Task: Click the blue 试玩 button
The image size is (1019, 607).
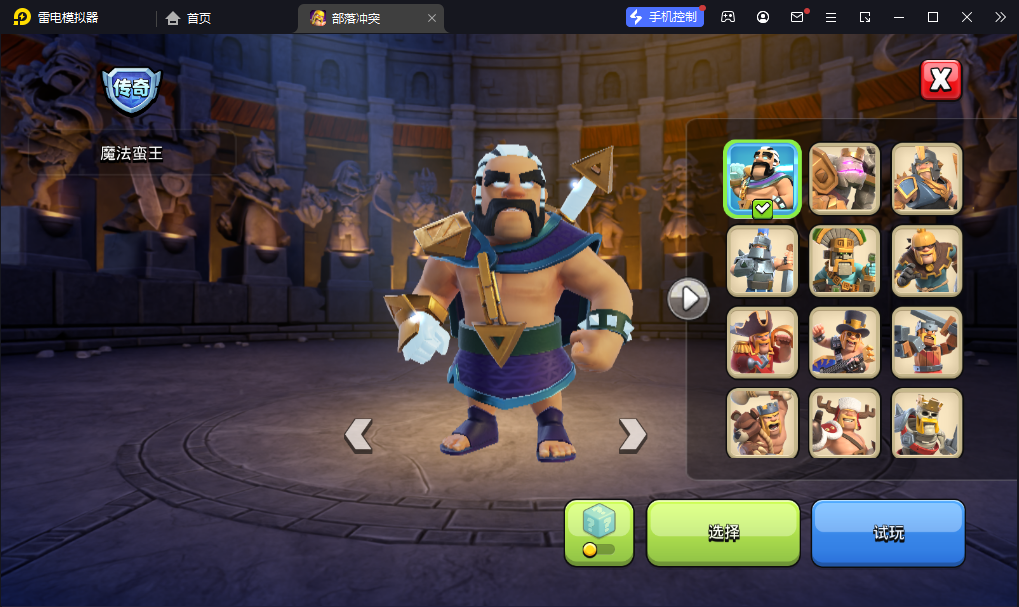Action: [x=888, y=532]
